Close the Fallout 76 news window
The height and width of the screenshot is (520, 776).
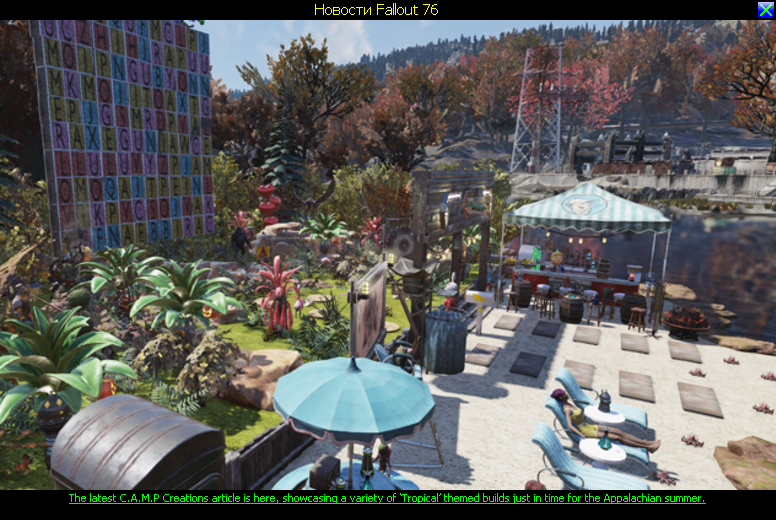pyautogui.click(x=765, y=9)
